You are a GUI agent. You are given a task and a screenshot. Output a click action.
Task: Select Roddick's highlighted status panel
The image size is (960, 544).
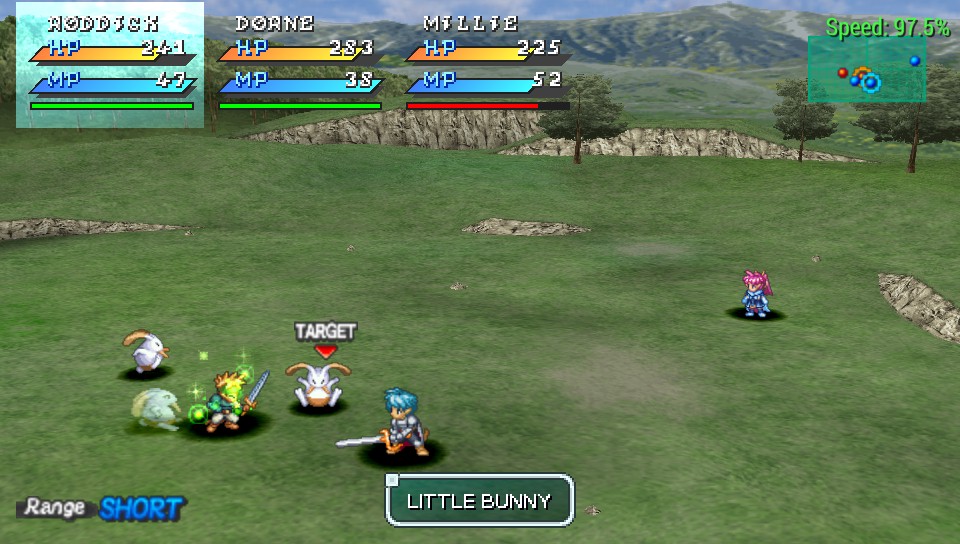point(110,64)
